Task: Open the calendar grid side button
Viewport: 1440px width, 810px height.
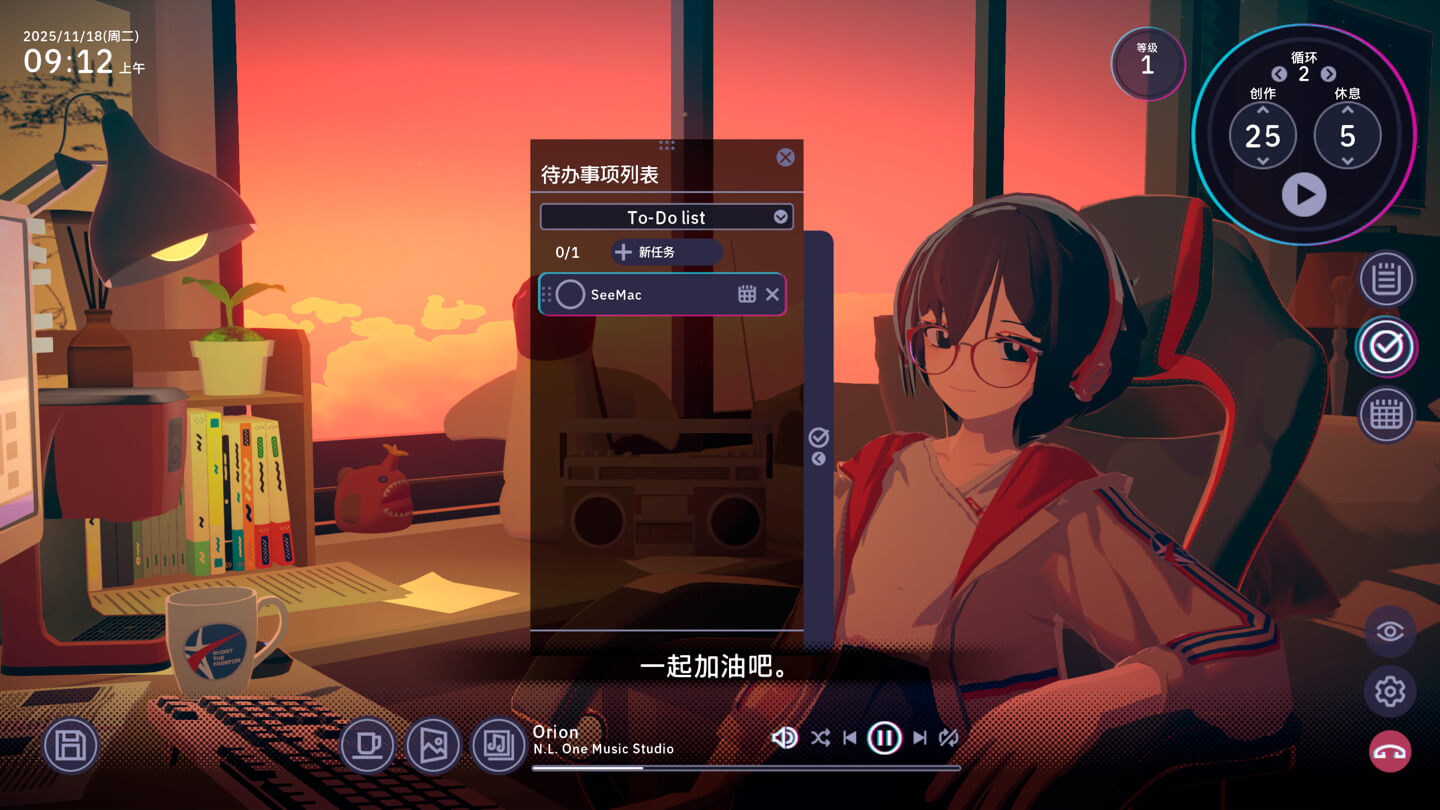Action: pyautogui.click(x=1386, y=414)
